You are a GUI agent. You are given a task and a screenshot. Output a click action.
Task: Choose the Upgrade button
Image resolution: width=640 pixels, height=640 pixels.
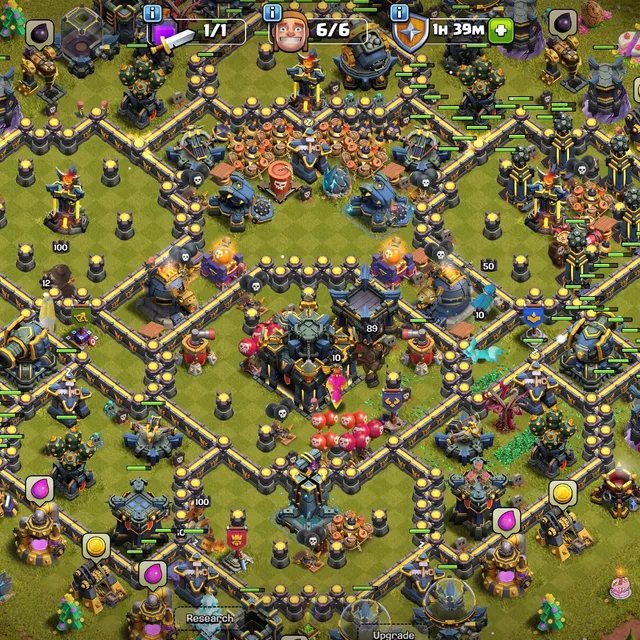[393, 634]
